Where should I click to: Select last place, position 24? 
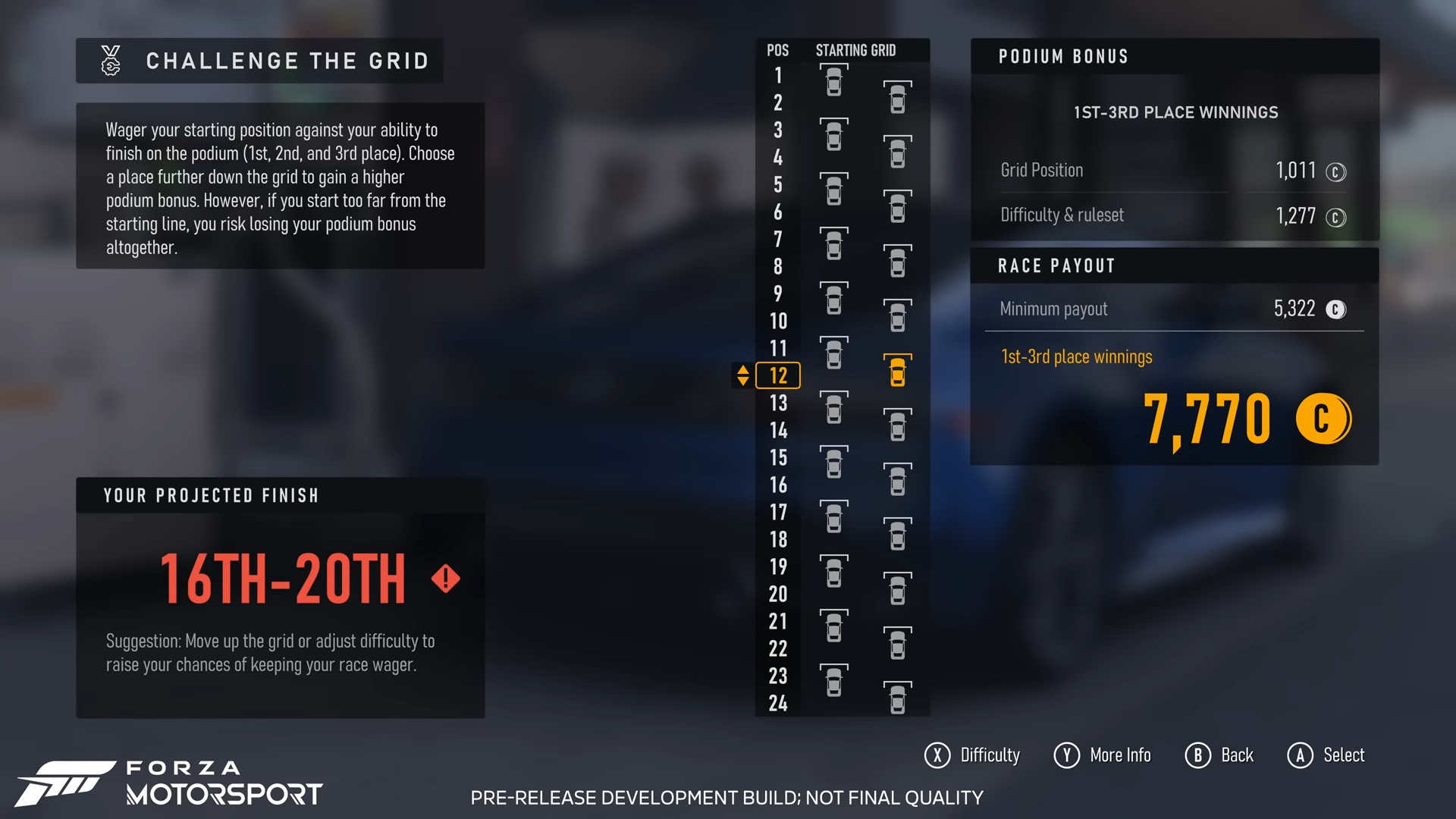pyautogui.click(x=778, y=704)
